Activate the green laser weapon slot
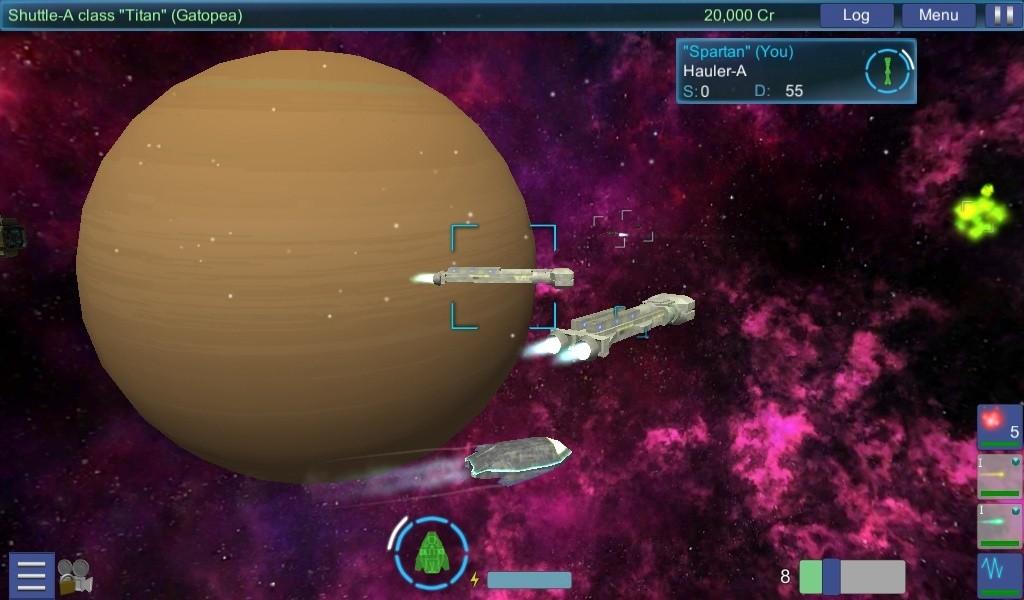The image size is (1024, 600). coord(999,525)
